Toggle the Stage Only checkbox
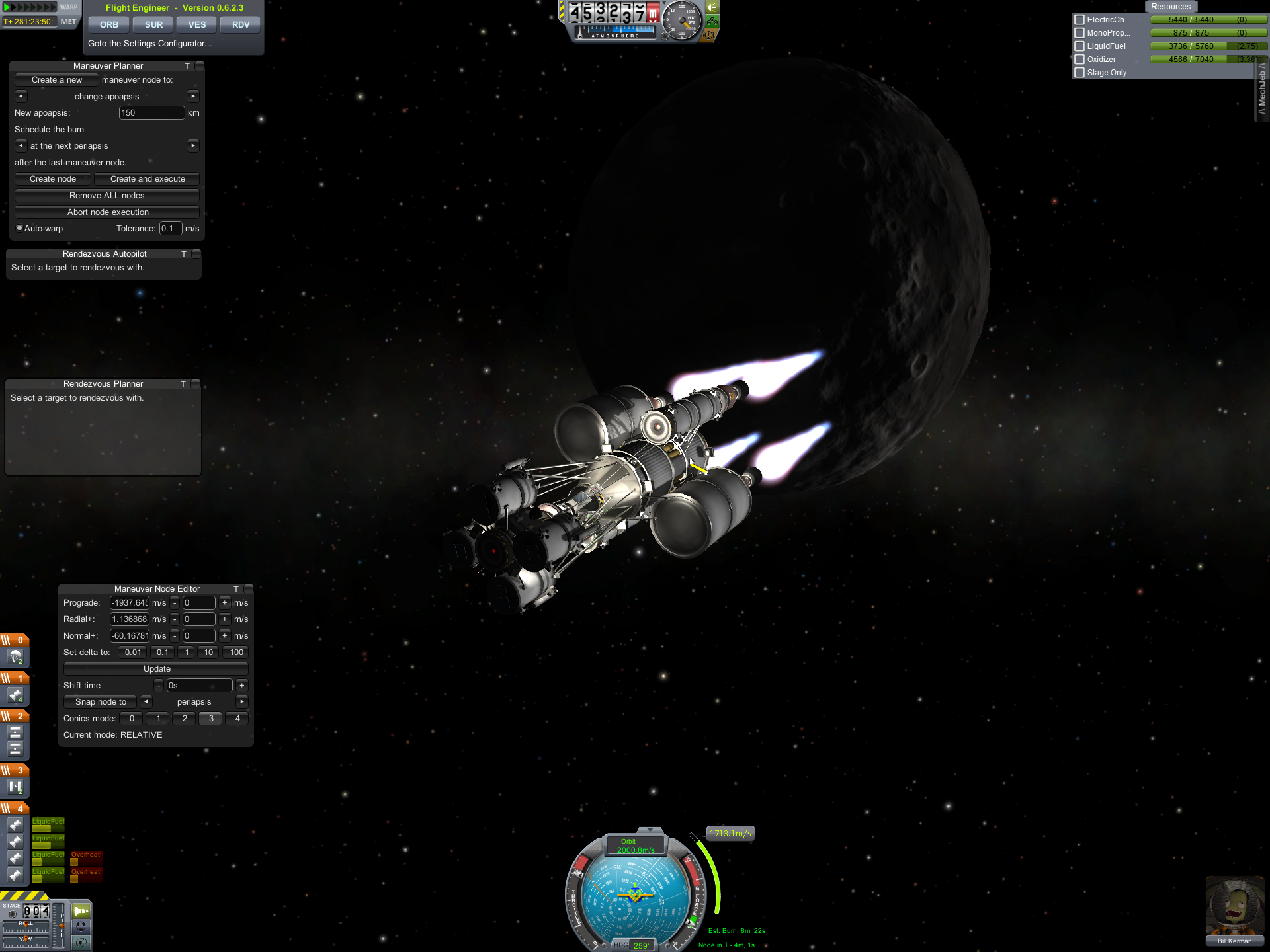1270x952 pixels. click(1079, 73)
